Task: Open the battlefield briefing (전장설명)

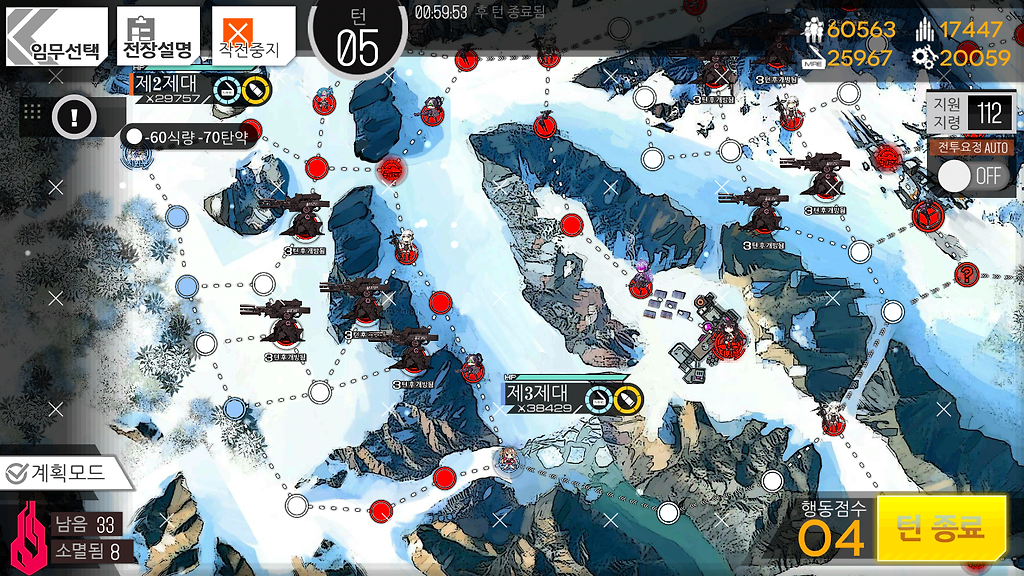Action: (156, 36)
